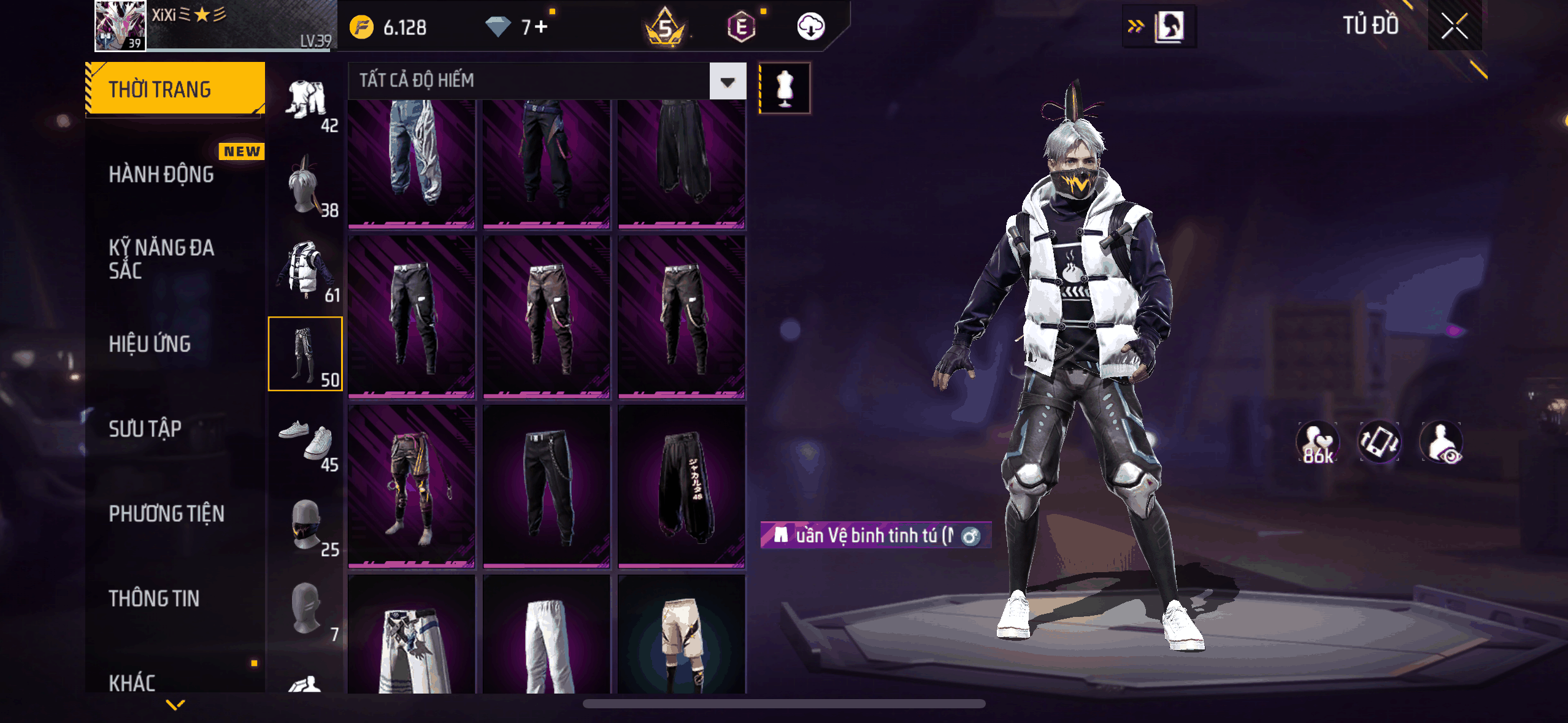Choose the outfit set category icon

pyautogui.click(x=306, y=102)
